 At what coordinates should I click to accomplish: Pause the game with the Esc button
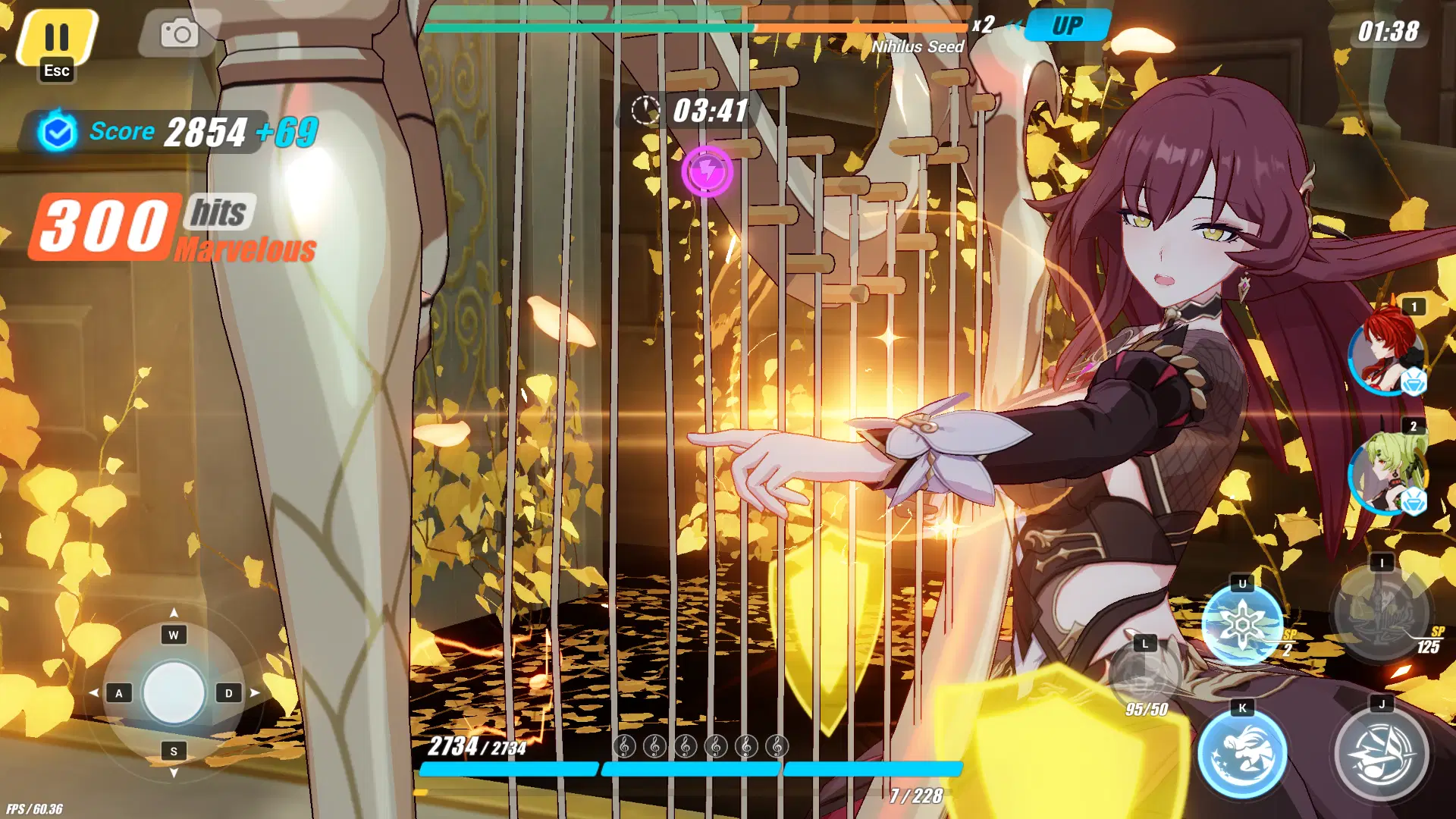pyautogui.click(x=57, y=34)
